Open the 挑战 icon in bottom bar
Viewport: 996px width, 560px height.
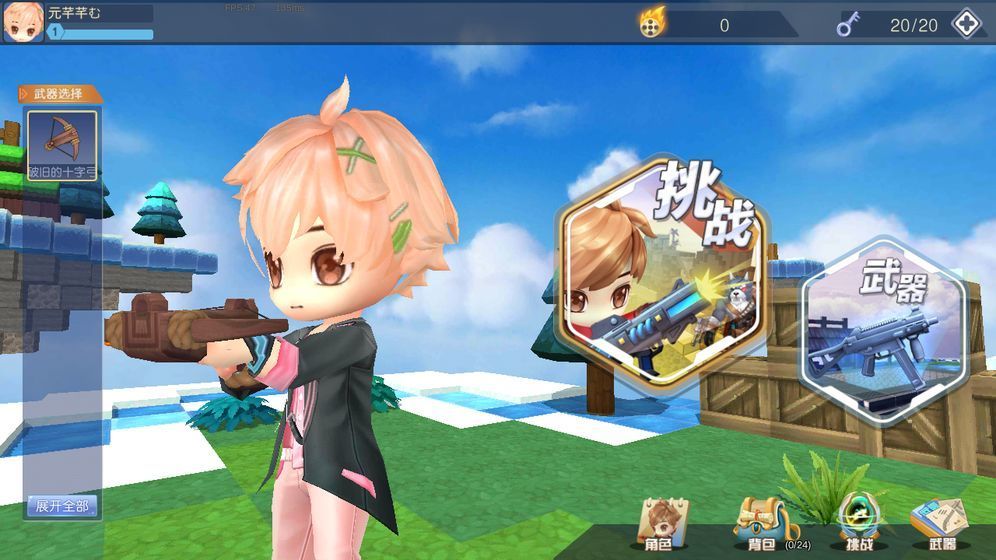[859, 522]
